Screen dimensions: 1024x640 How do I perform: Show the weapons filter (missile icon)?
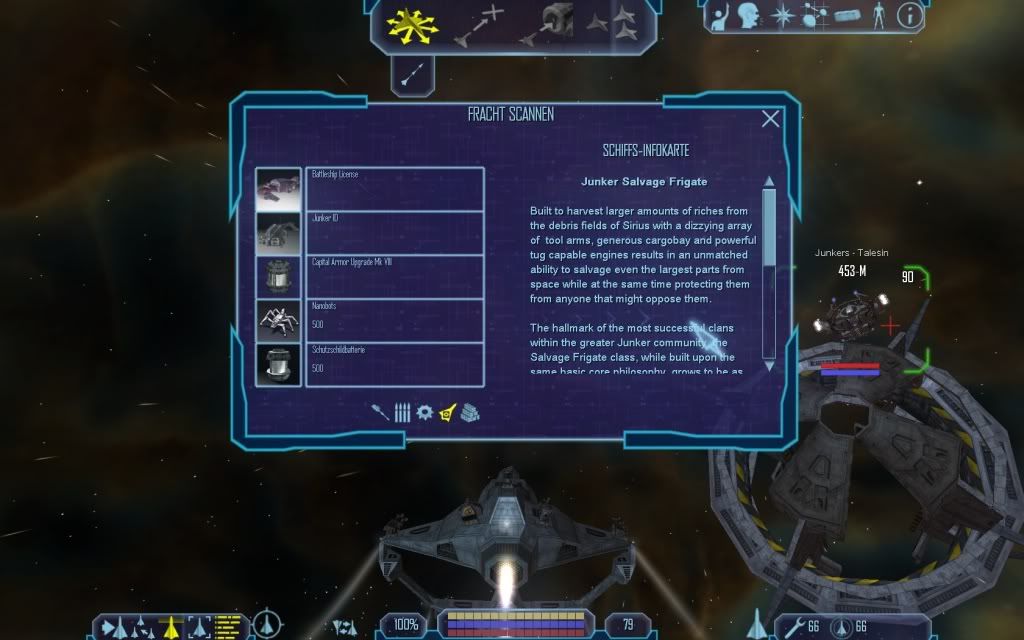[381, 412]
